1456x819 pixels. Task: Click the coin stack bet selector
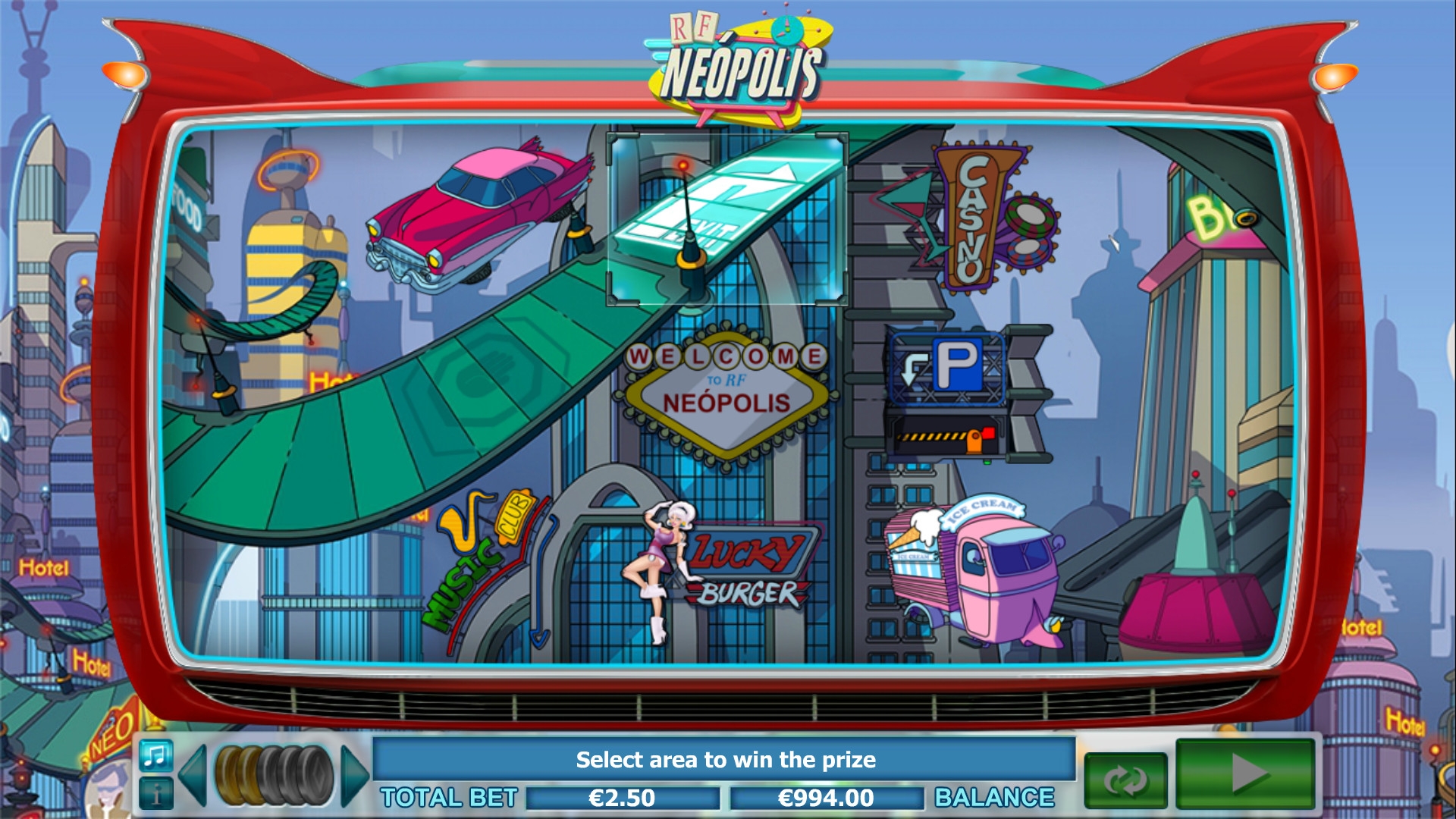274,774
